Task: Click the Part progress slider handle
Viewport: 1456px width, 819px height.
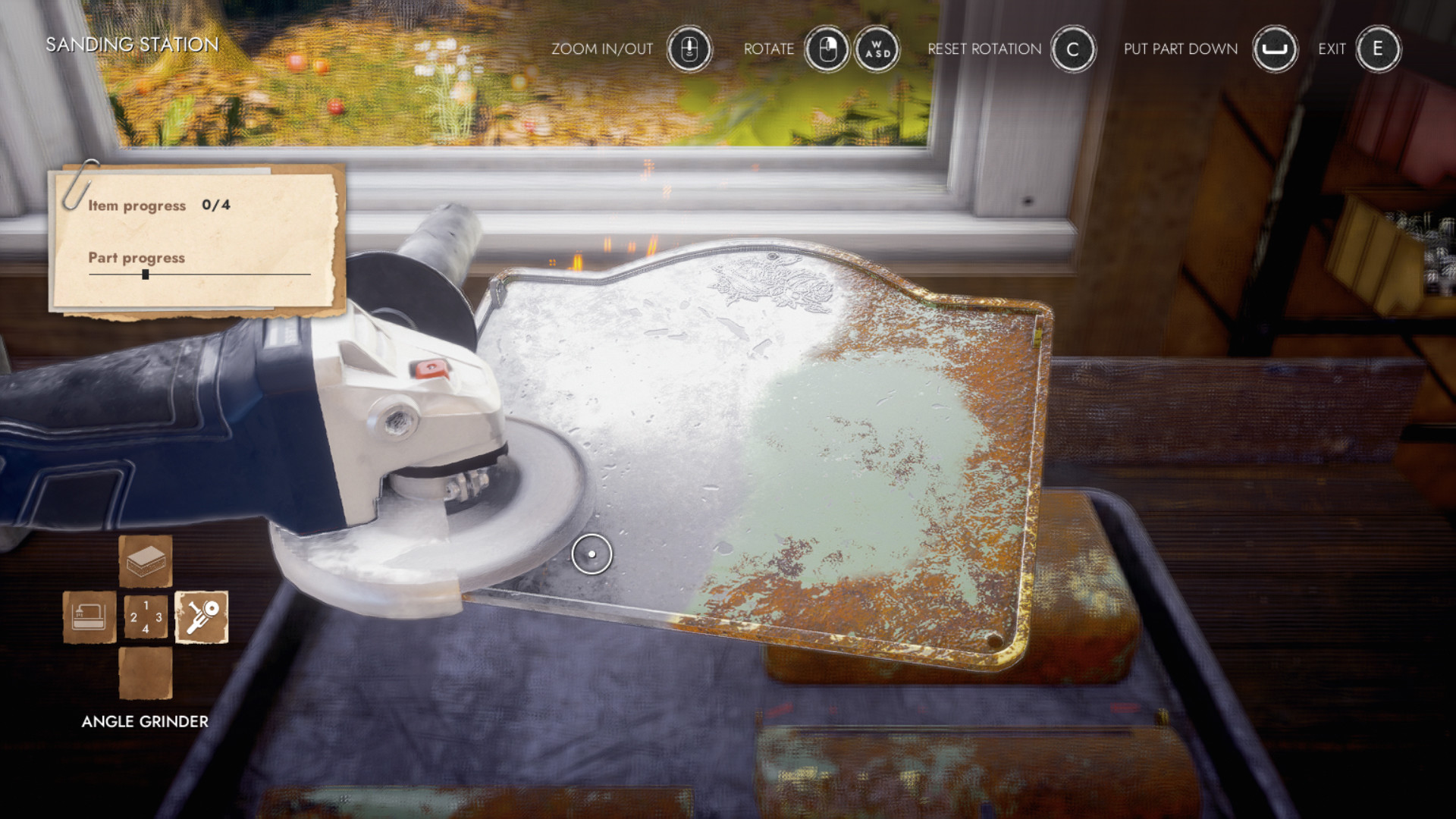Action: pyautogui.click(x=144, y=276)
